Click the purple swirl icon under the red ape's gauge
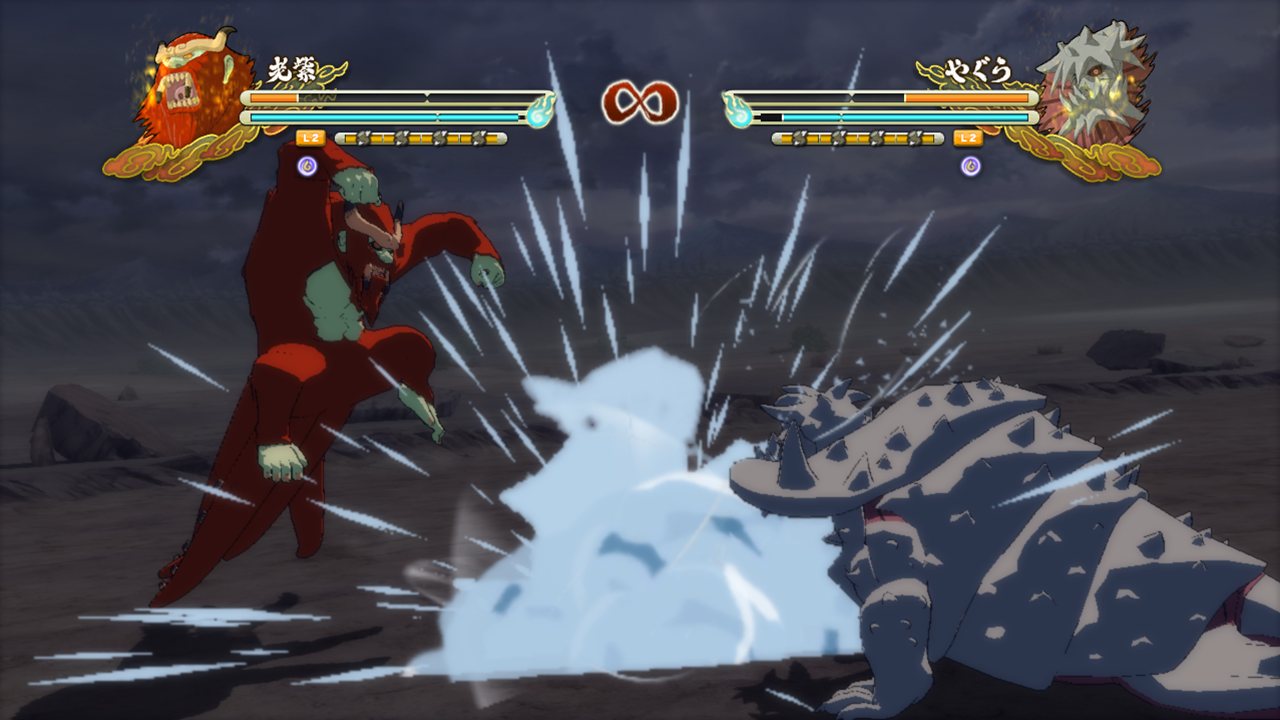The width and height of the screenshot is (1280, 720). pyautogui.click(x=308, y=165)
